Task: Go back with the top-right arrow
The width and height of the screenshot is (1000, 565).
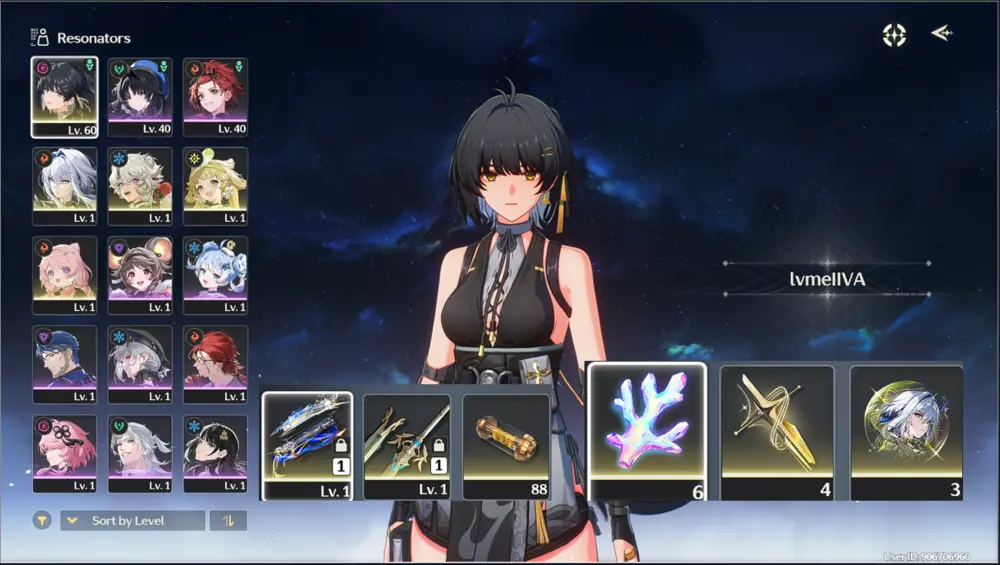Action: (941, 34)
